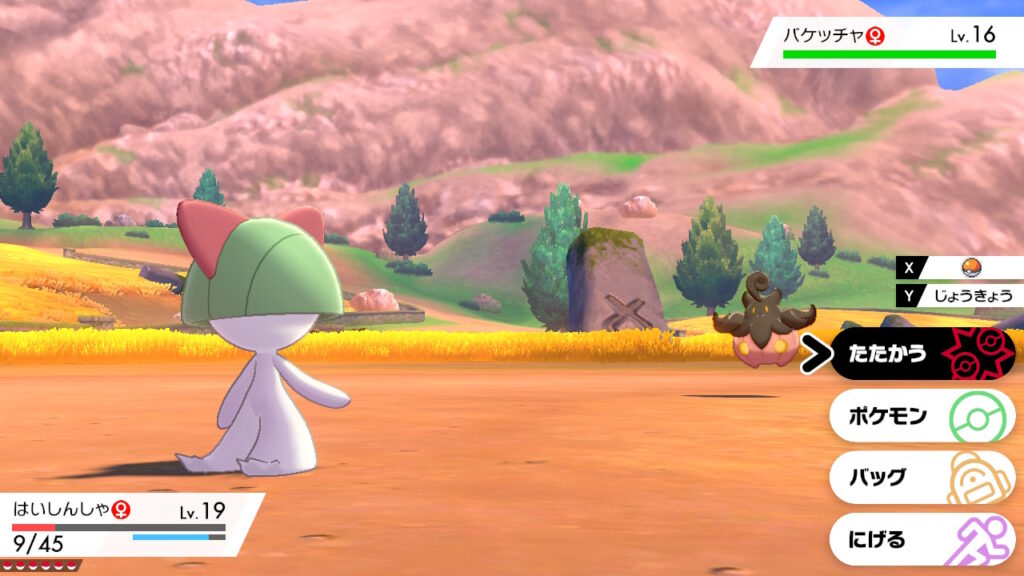This screenshot has height=576, width=1024.
Task: Select the たたかう (Fight) command
Action: tap(920, 354)
